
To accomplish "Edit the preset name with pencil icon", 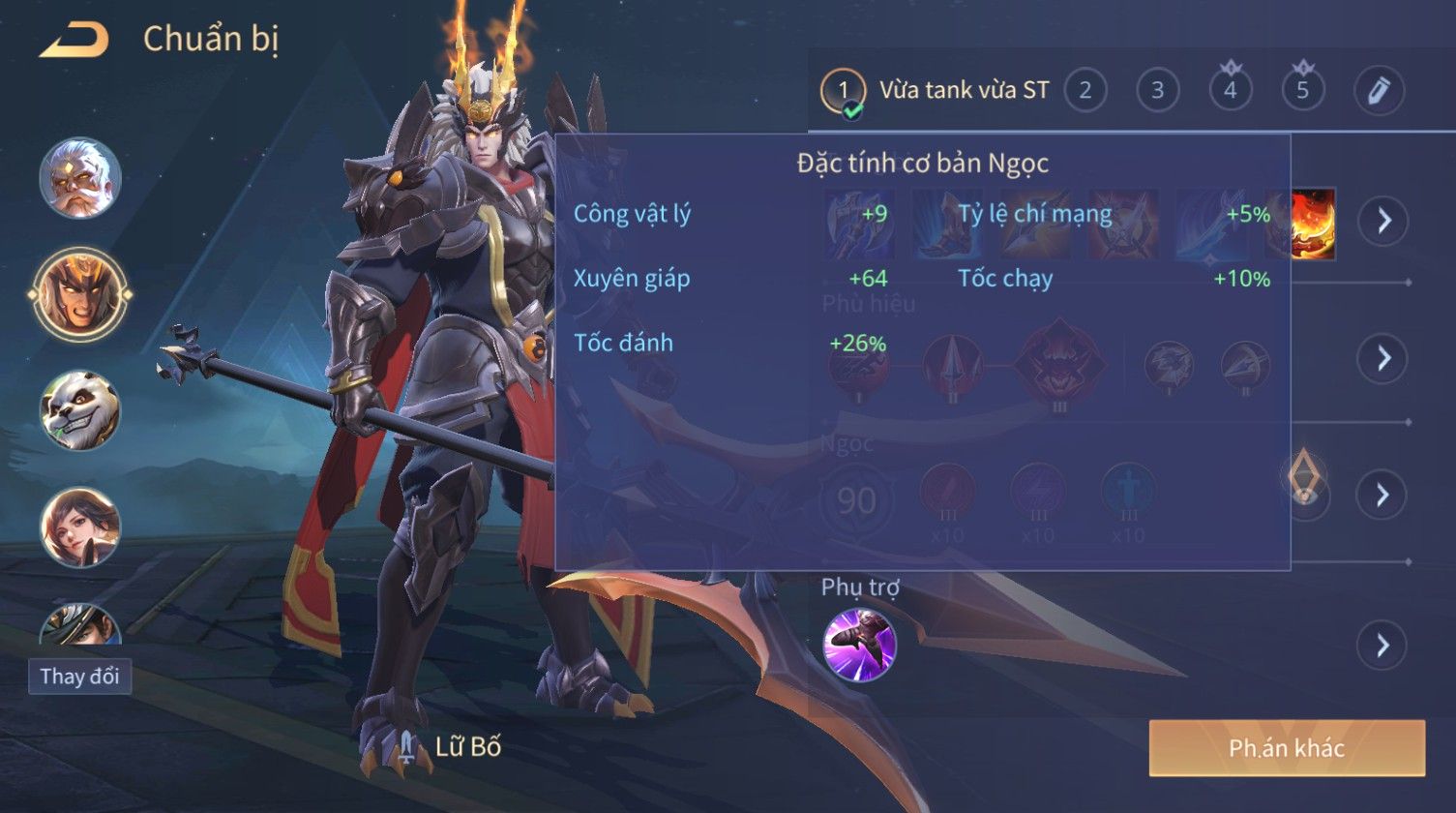I will point(1379,91).
